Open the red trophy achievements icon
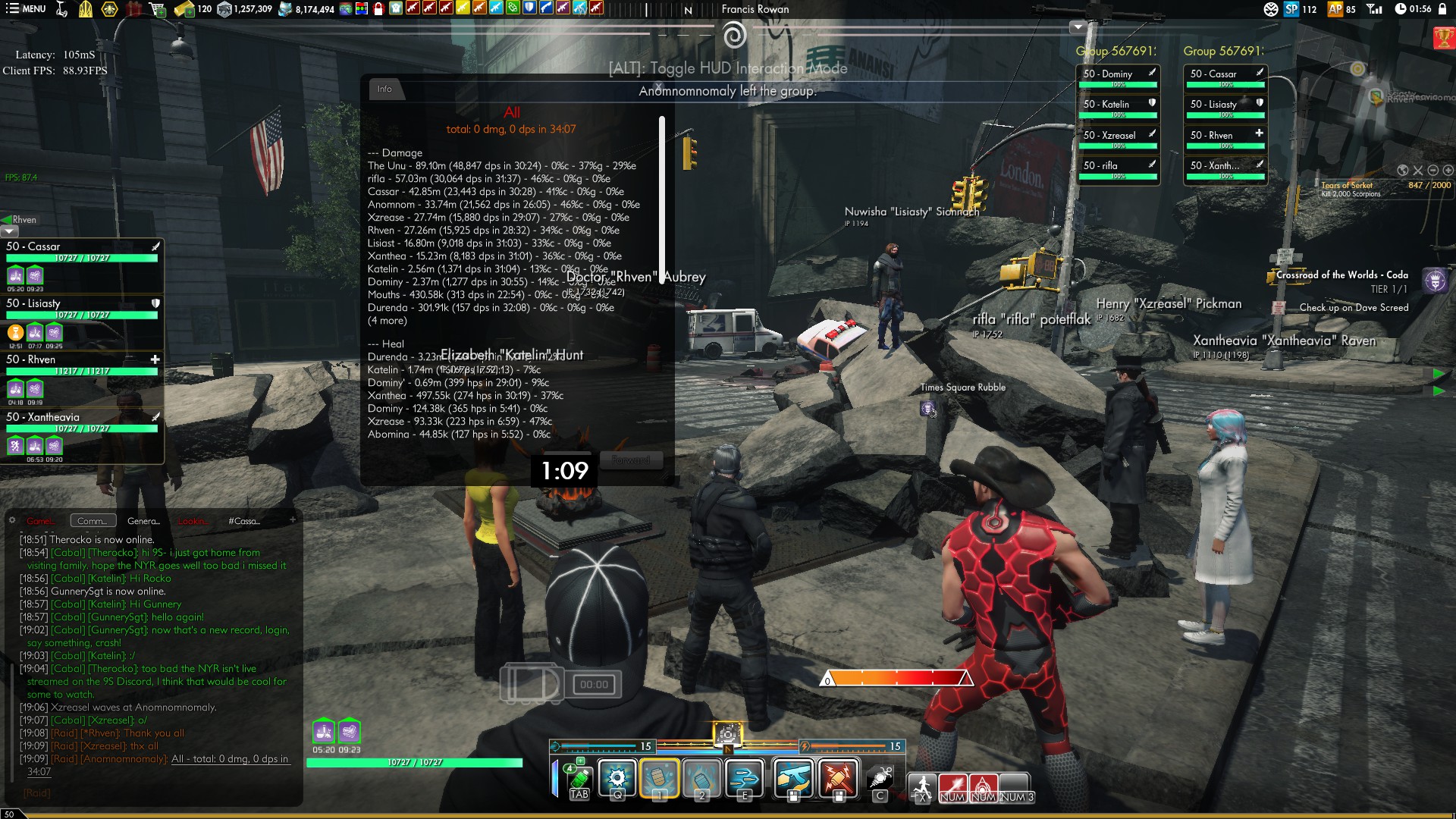Viewport: 1456px width, 819px height. click(1443, 38)
